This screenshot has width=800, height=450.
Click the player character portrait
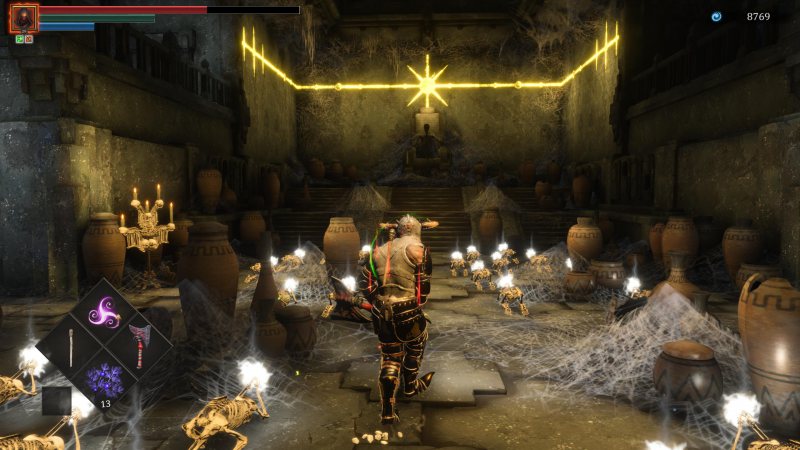pos(23,18)
